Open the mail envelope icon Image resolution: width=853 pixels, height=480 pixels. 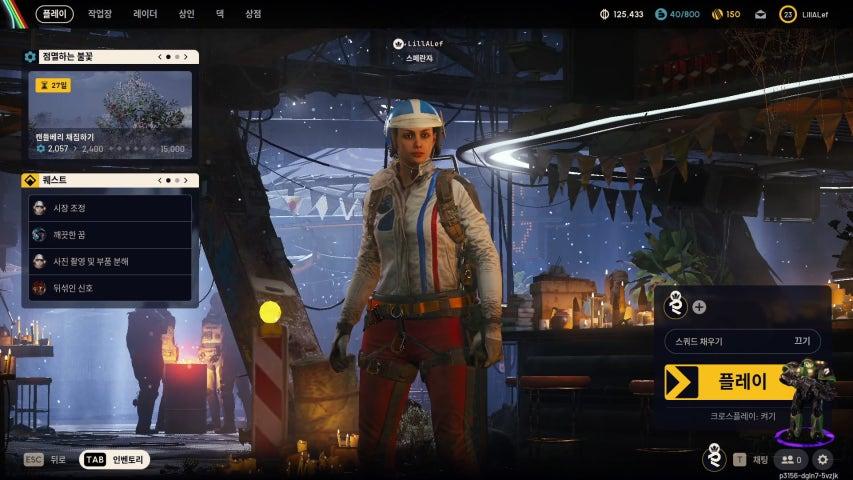(760, 14)
